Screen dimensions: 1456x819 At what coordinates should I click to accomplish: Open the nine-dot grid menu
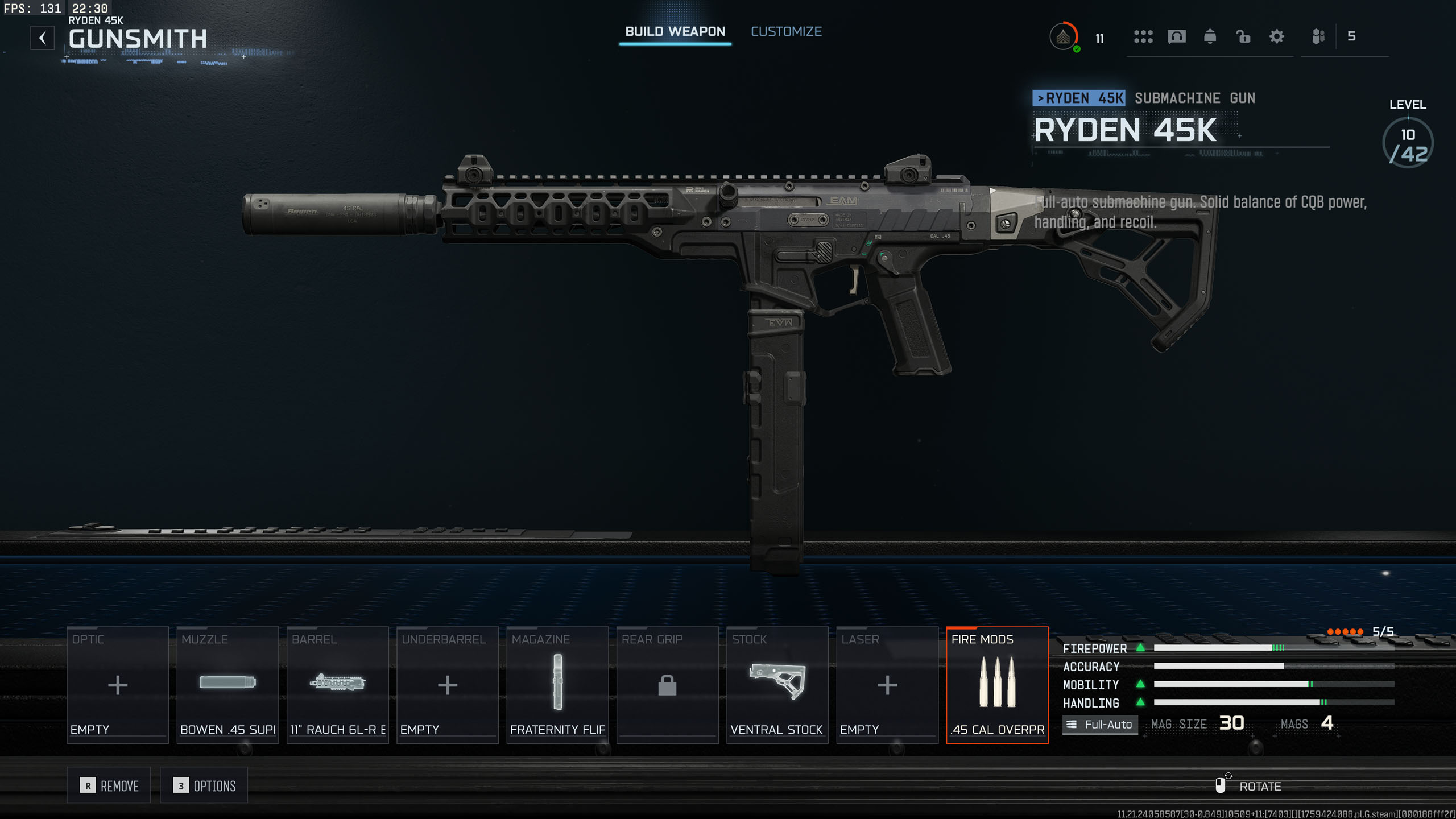pos(1143,37)
